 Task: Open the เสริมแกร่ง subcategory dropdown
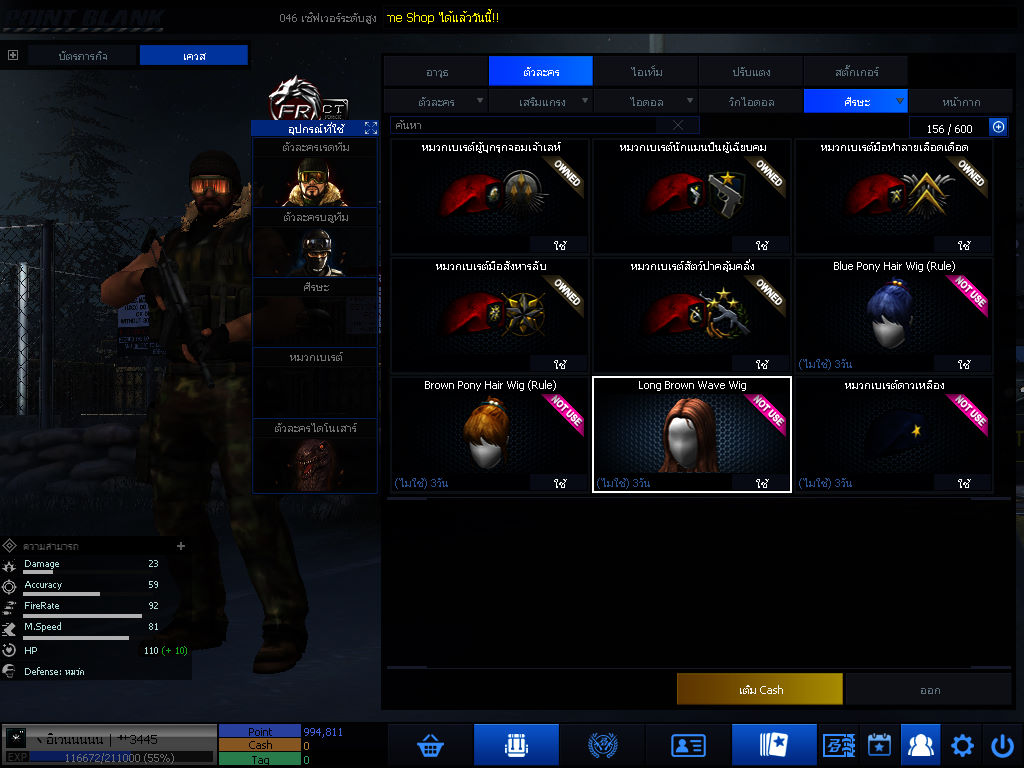pos(541,101)
